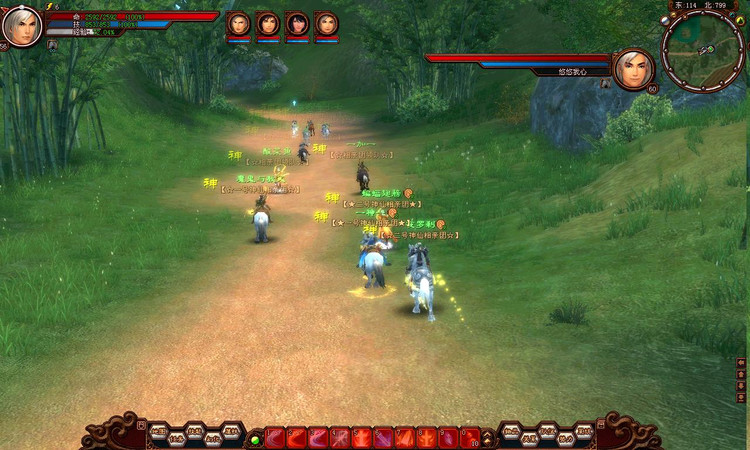Click the target 悠悠我心 portrait
Image resolution: width=750 pixels, height=450 pixels.
633,69
